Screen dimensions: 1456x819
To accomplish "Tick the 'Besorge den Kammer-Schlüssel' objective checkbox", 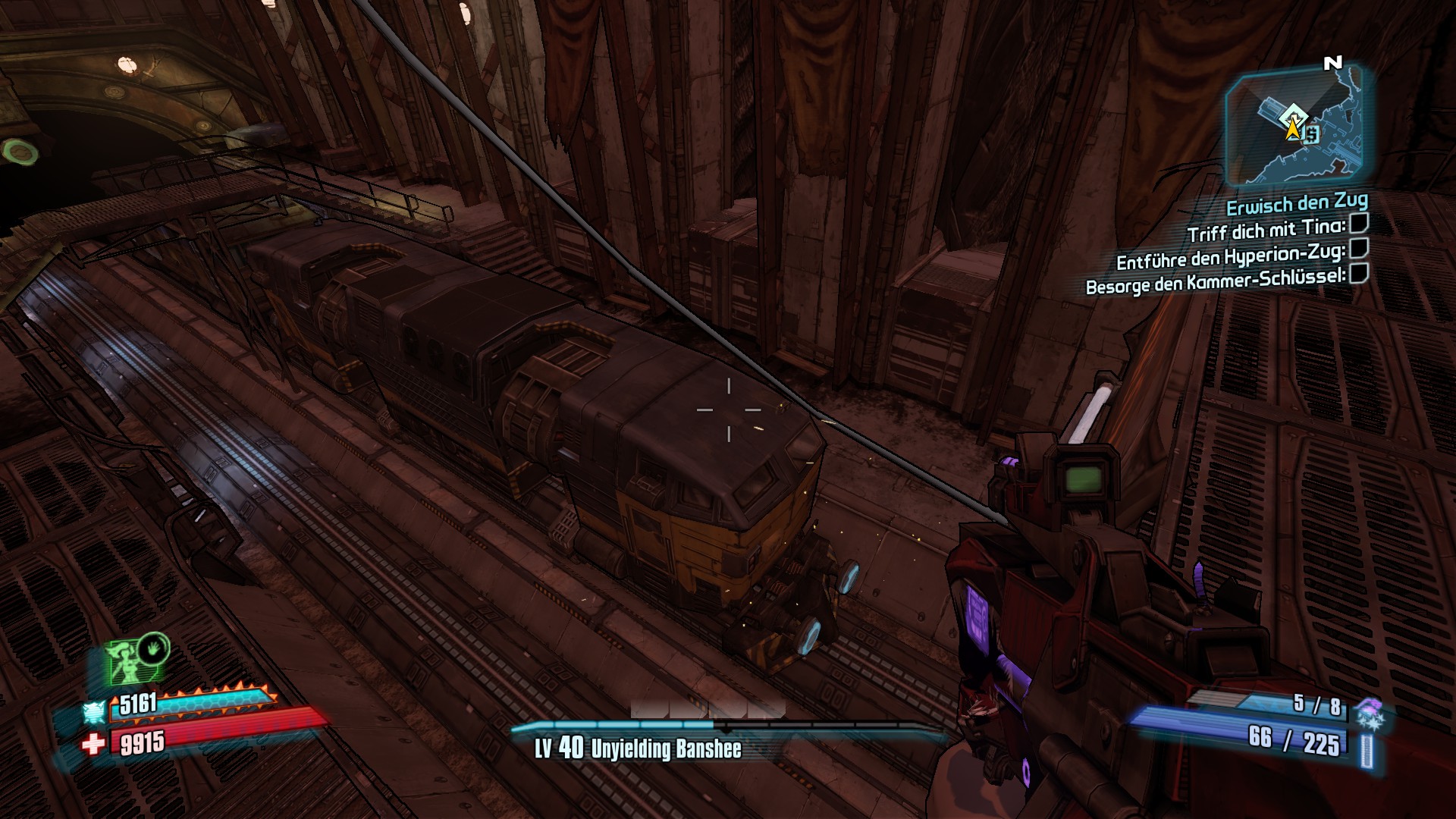I will click(1358, 273).
